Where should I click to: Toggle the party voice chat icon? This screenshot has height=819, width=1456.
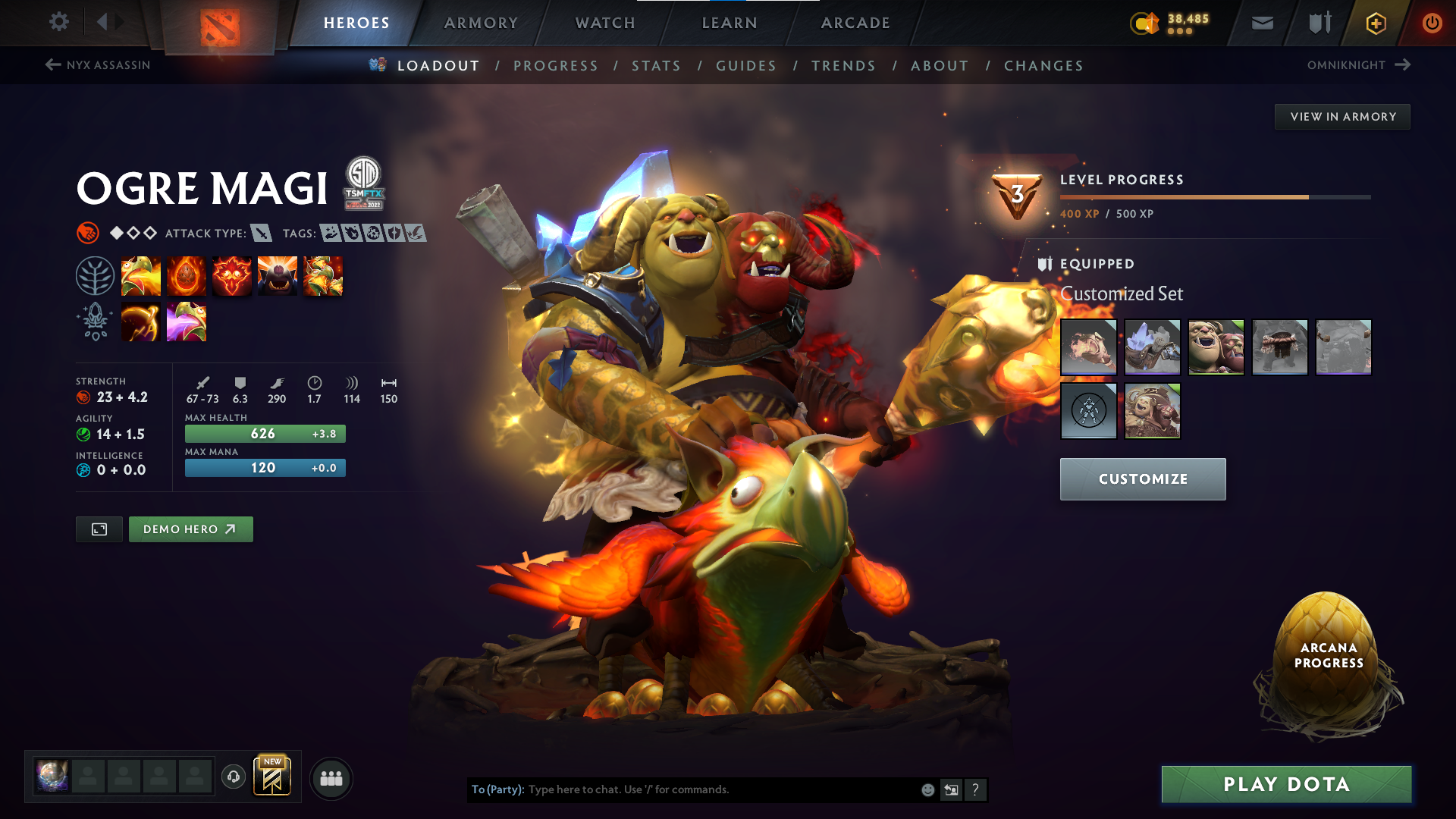pyautogui.click(x=233, y=777)
